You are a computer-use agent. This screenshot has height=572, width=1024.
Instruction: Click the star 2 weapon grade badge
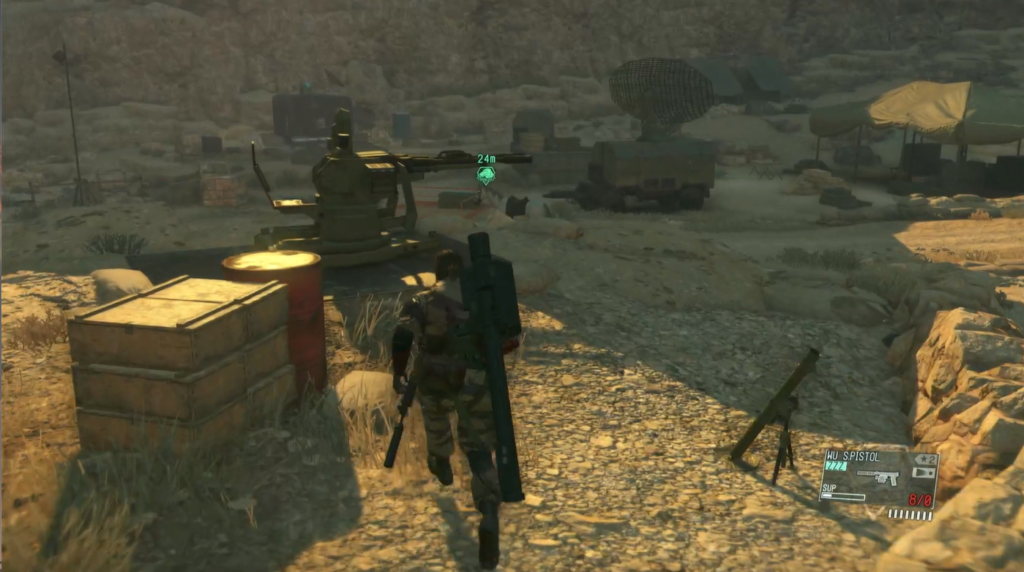point(925,458)
